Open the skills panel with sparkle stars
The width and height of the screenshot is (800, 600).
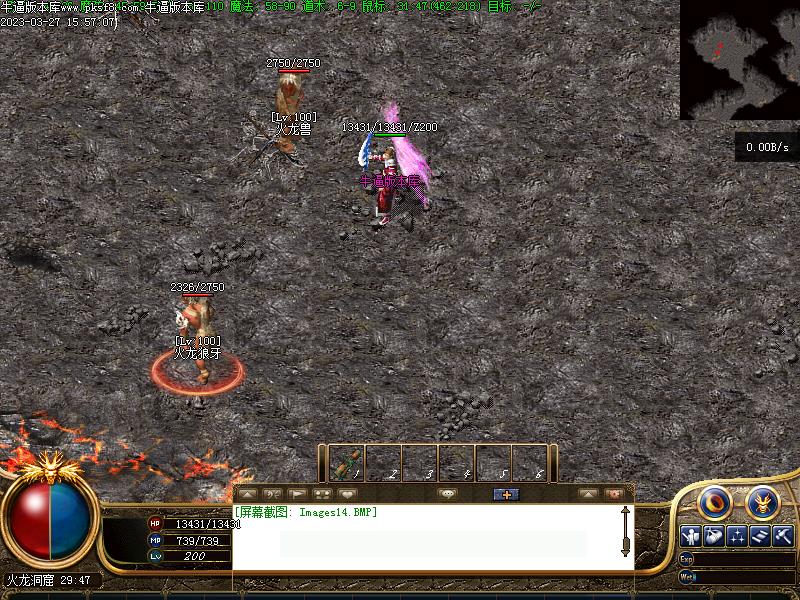click(737, 536)
